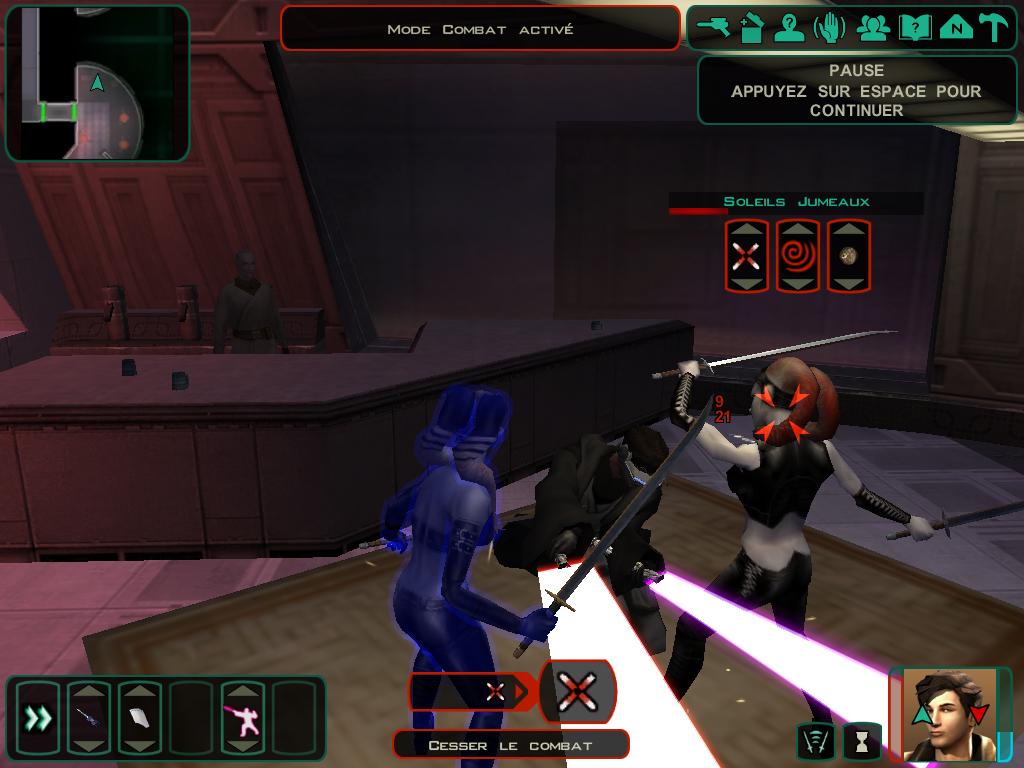This screenshot has width=1024, height=768.
Task: Open the equipment screen with the blaster icon
Action: [x=714, y=28]
